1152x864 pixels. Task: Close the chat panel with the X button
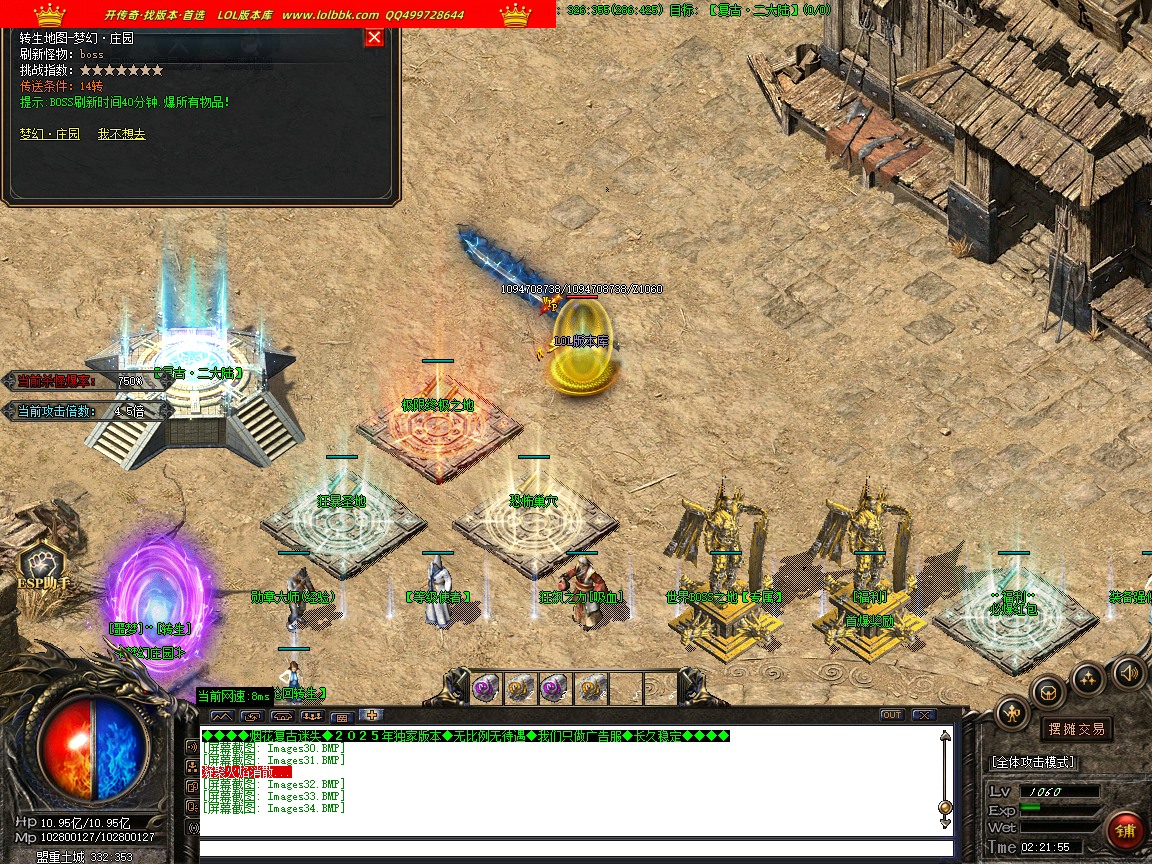pos(923,715)
